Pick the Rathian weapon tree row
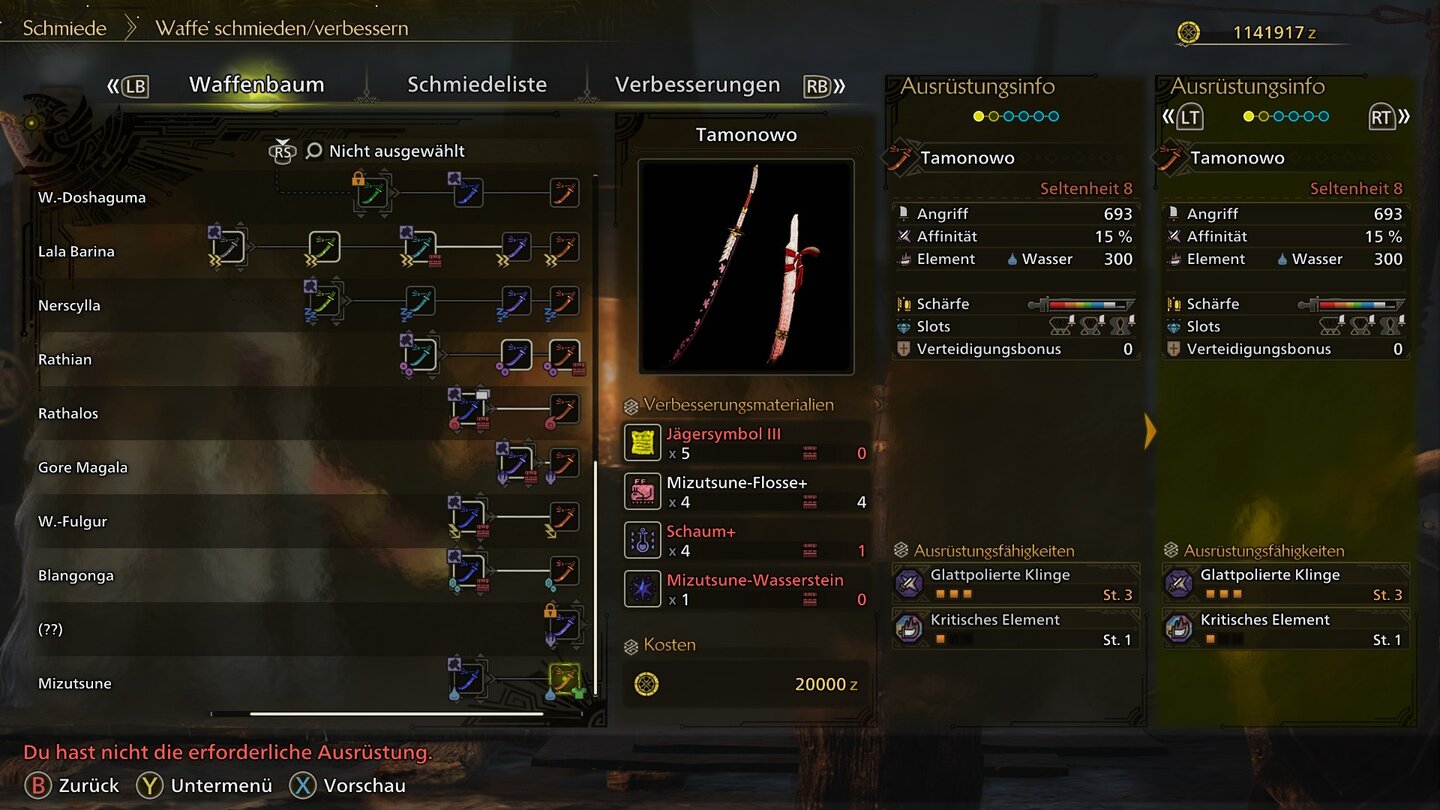Screen dimensions: 1440x810 click(65, 359)
